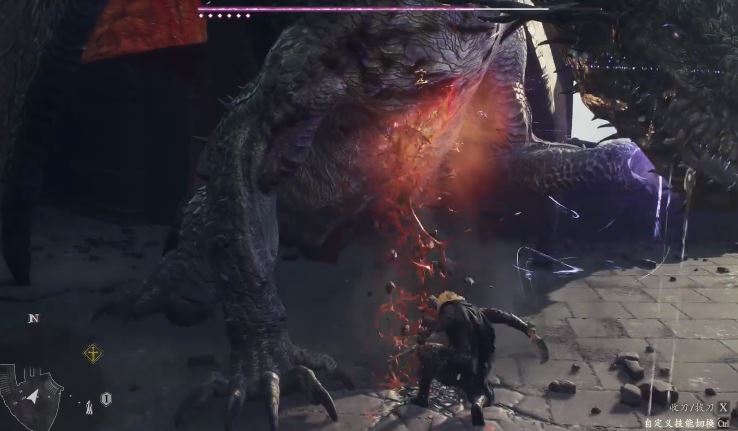The image size is (738, 431).
Task: Click the compass N indicator
Action: click(x=33, y=319)
